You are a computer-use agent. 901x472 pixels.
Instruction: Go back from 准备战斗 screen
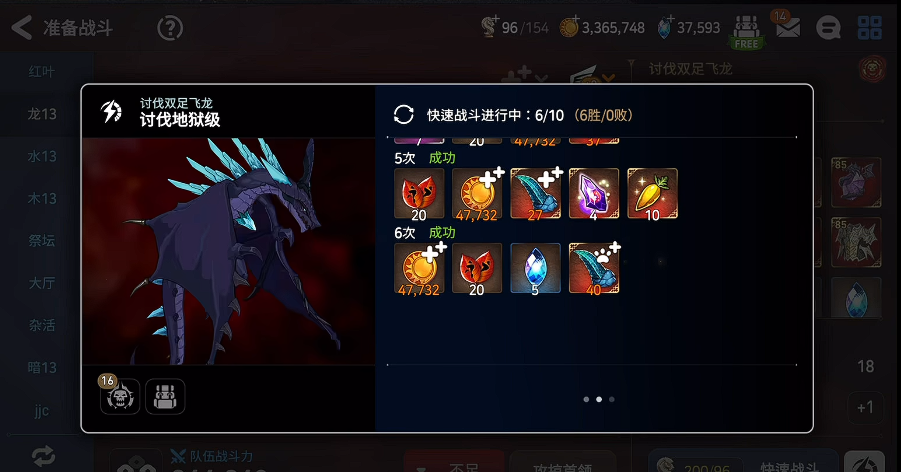pyautogui.click(x=22, y=28)
